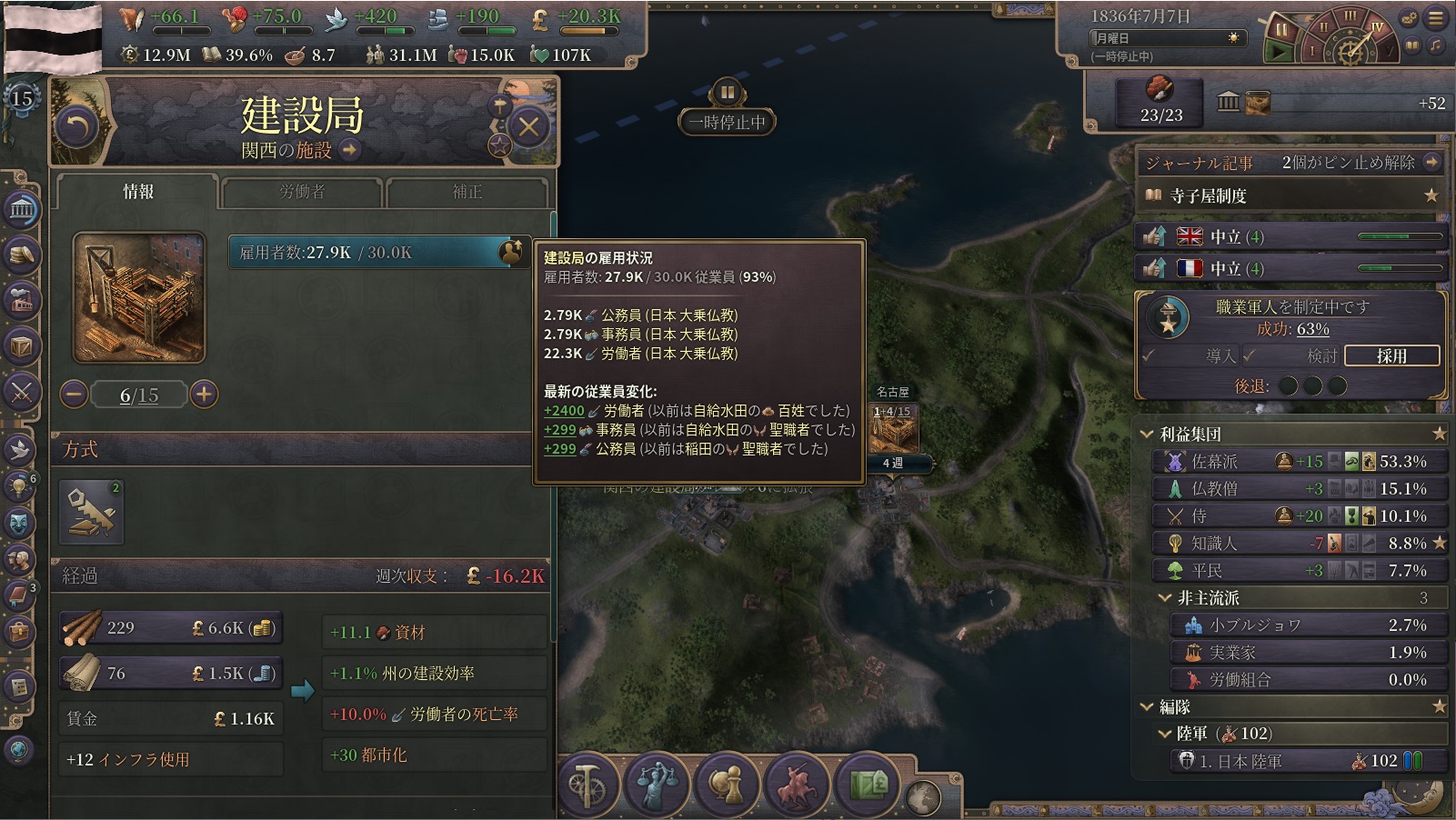This screenshot has width=1456, height=820.
Task: Go back with the return arrow button
Action: 76,126
